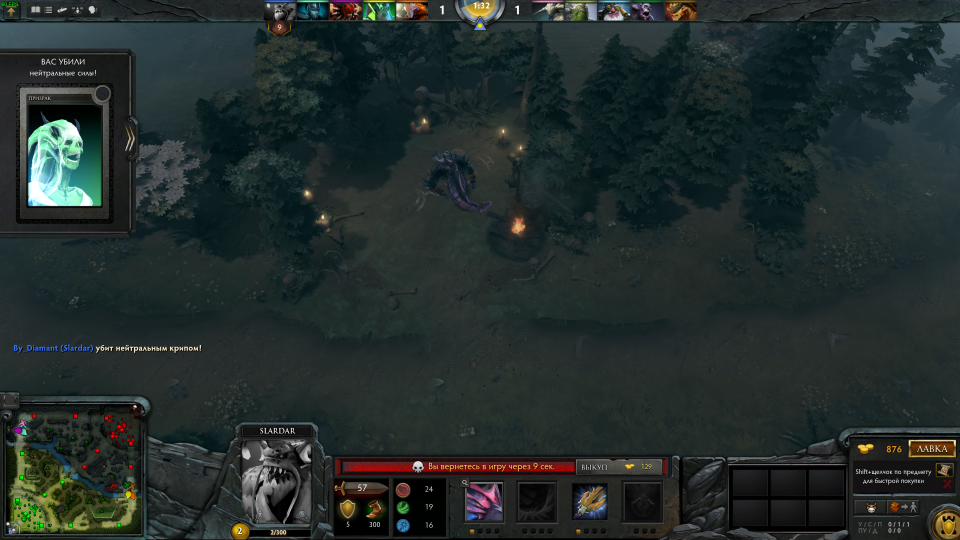Screen dimensions: 960x540
Task: Click the magnifier icon beside the abilities
Action: (465, 483)
